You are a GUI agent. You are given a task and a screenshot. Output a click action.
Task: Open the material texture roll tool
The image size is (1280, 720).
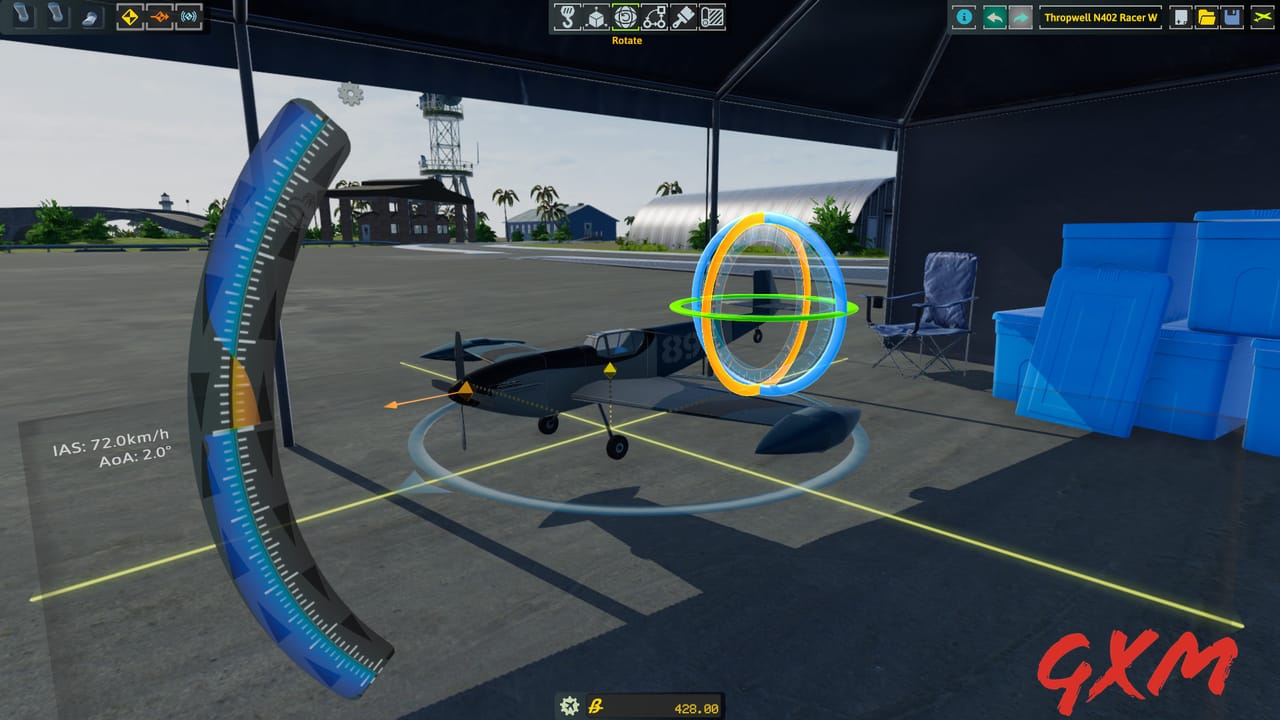point(712,17)
